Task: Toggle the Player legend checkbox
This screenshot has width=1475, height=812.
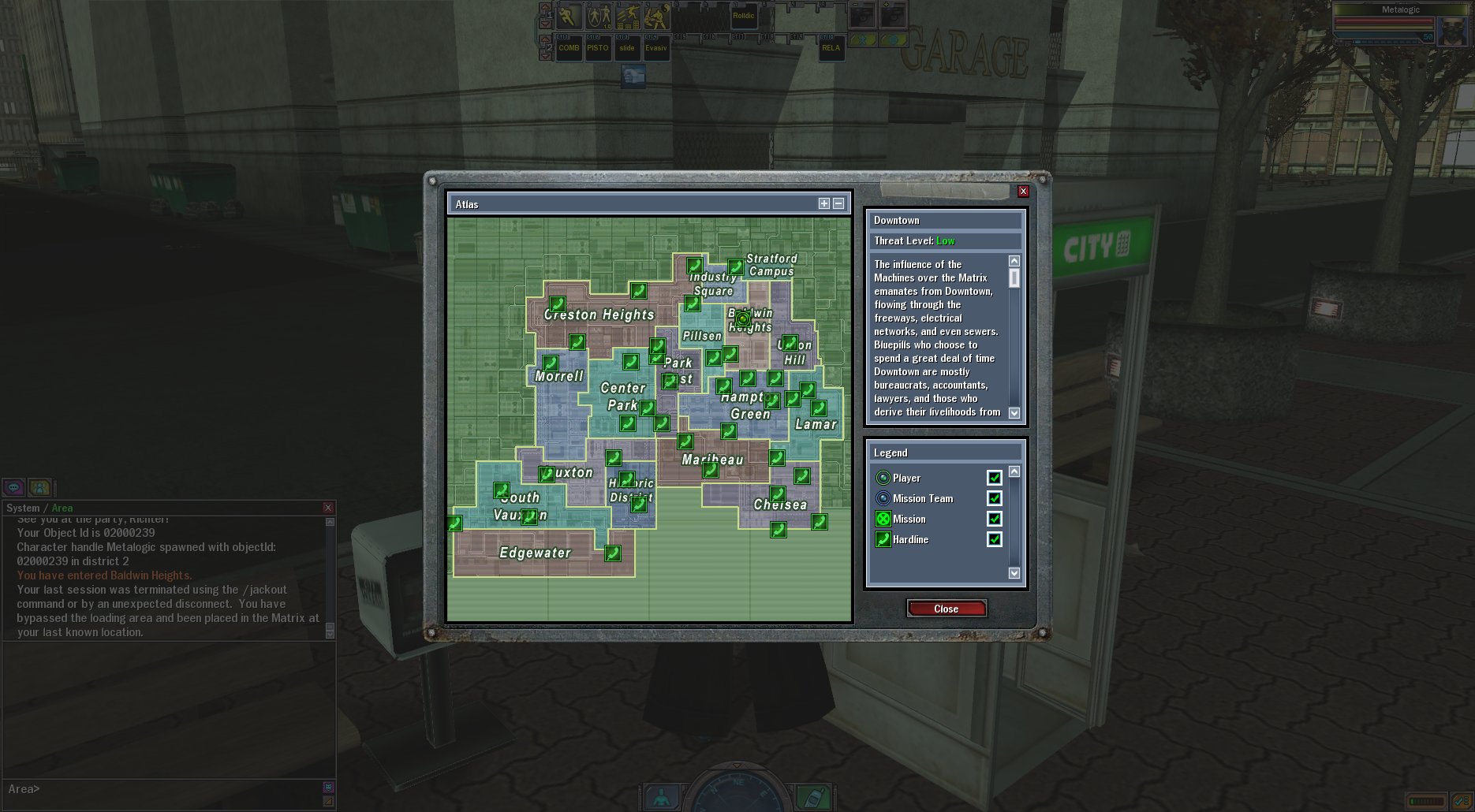Action: coord(994,478)
